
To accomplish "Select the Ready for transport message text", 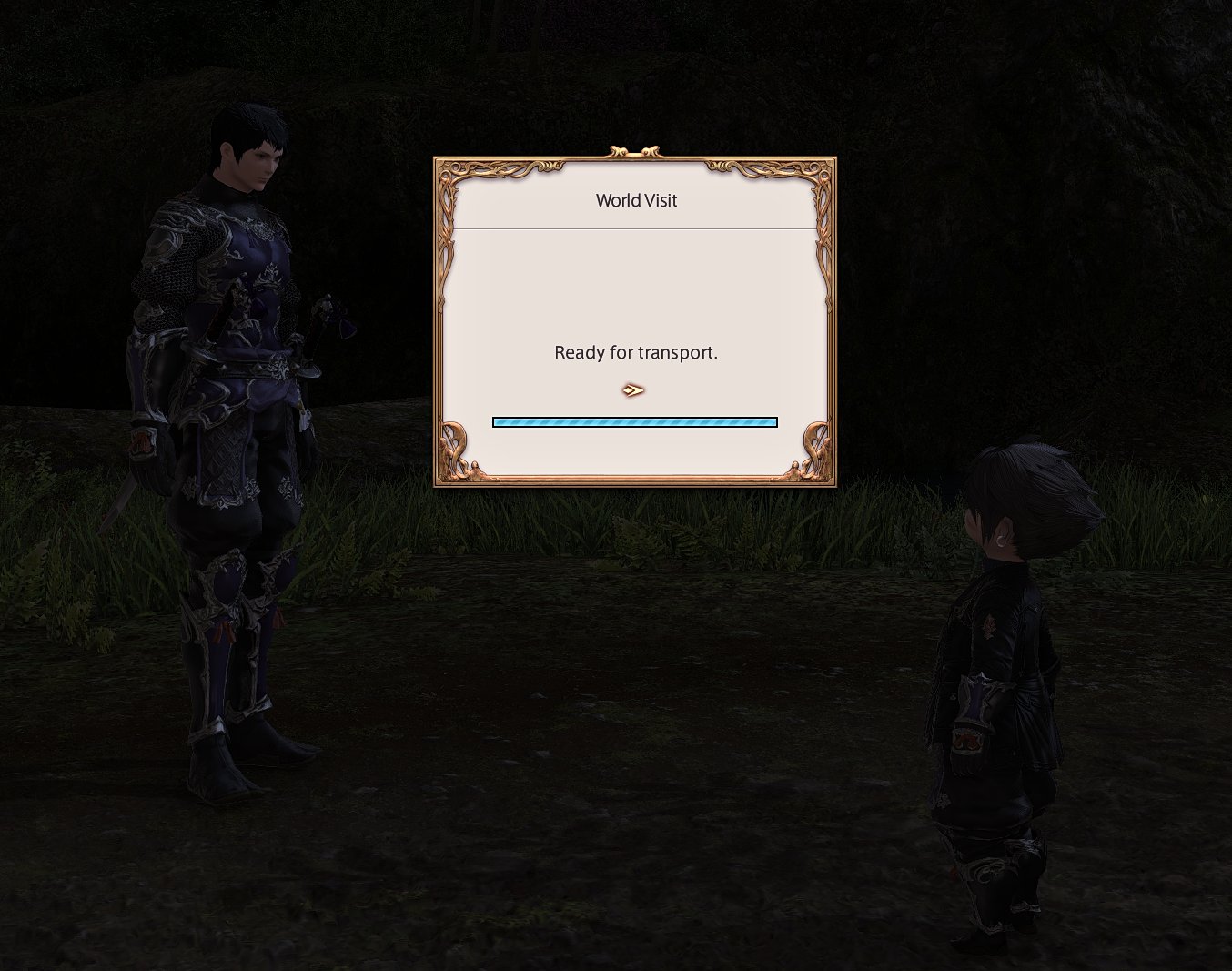I will [636, 352].
